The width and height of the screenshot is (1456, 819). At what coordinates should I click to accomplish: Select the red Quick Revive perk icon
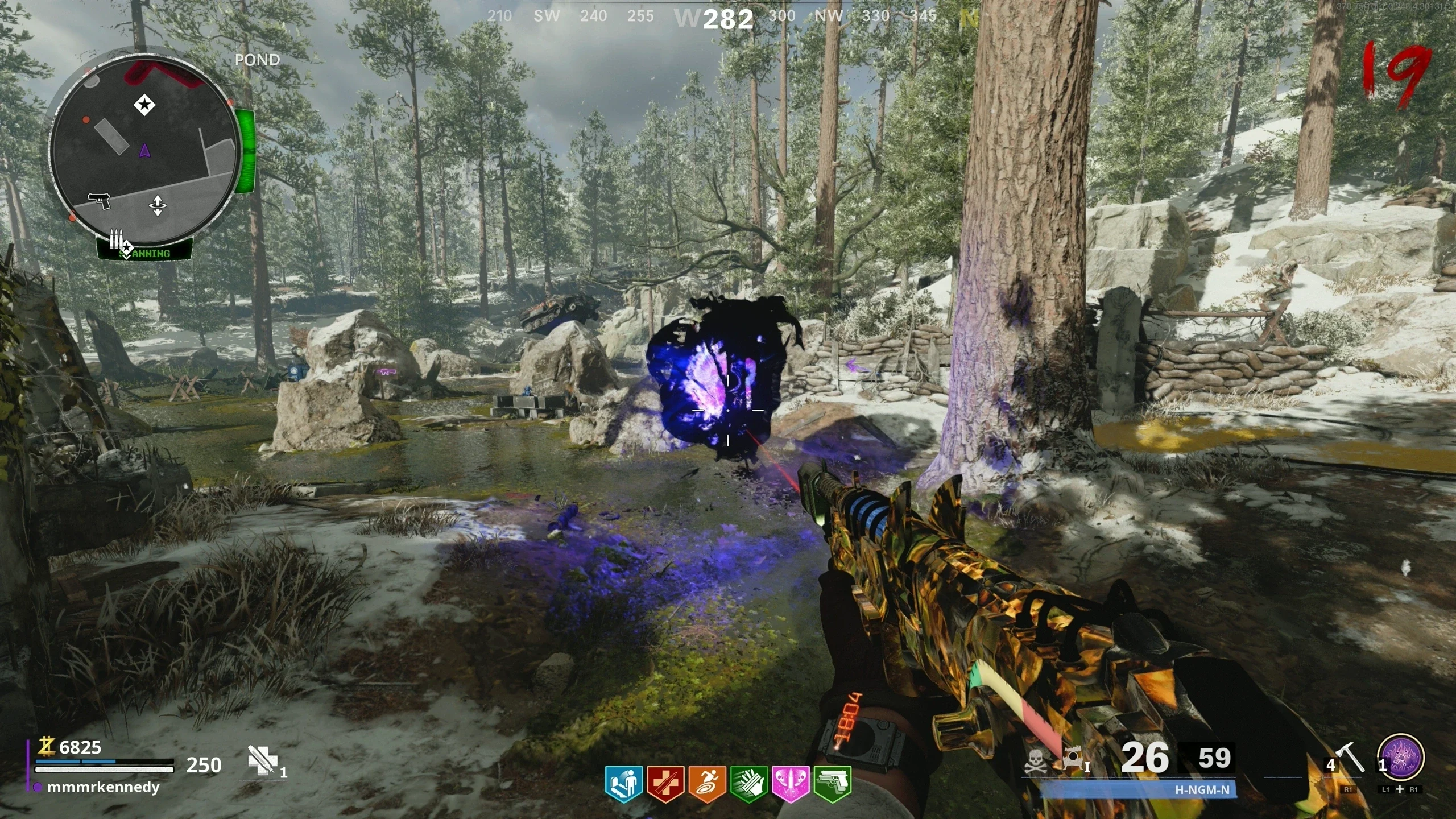pos(665,784)
